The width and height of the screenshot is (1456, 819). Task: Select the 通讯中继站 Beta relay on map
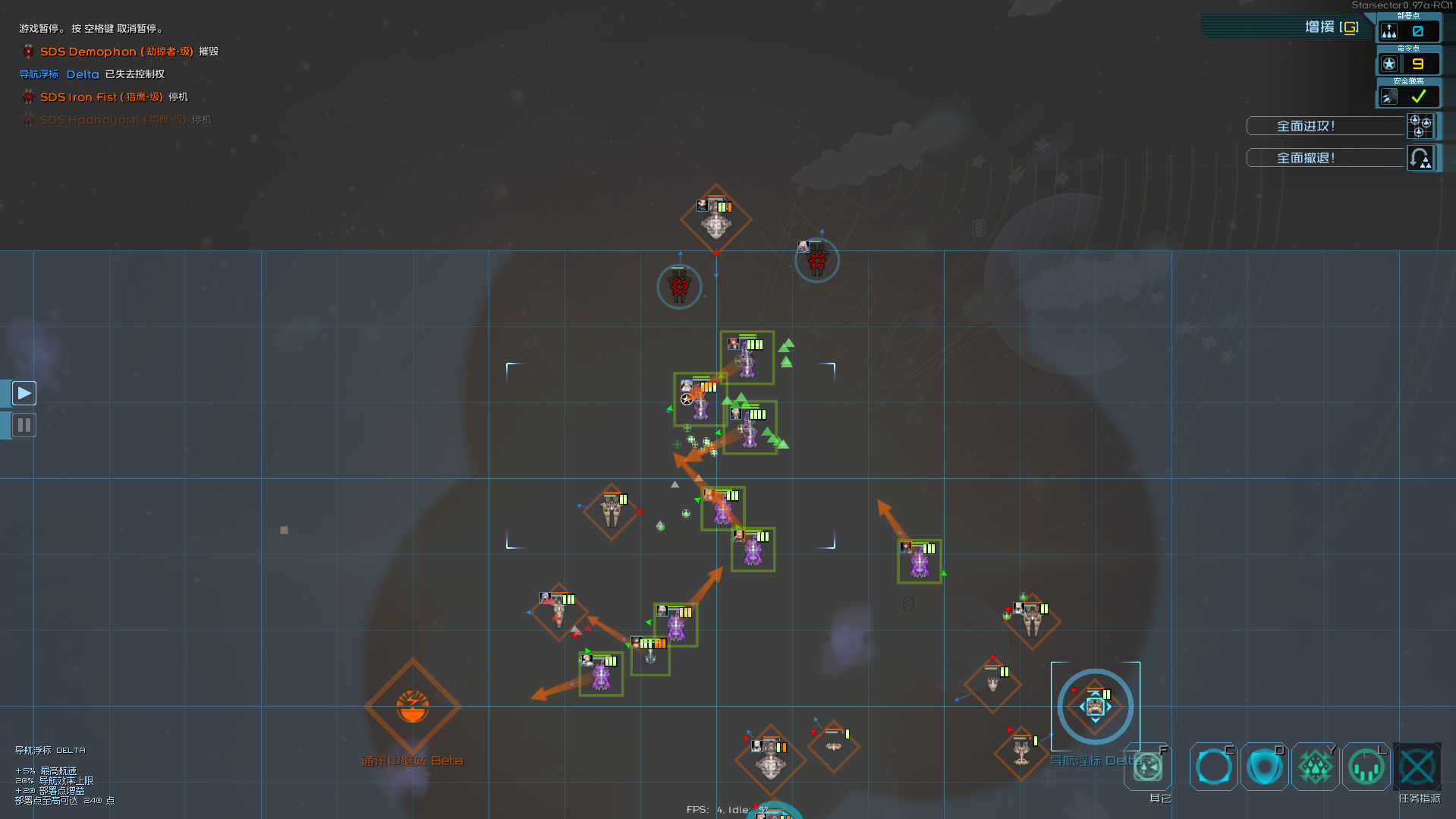tap(412, 707)
